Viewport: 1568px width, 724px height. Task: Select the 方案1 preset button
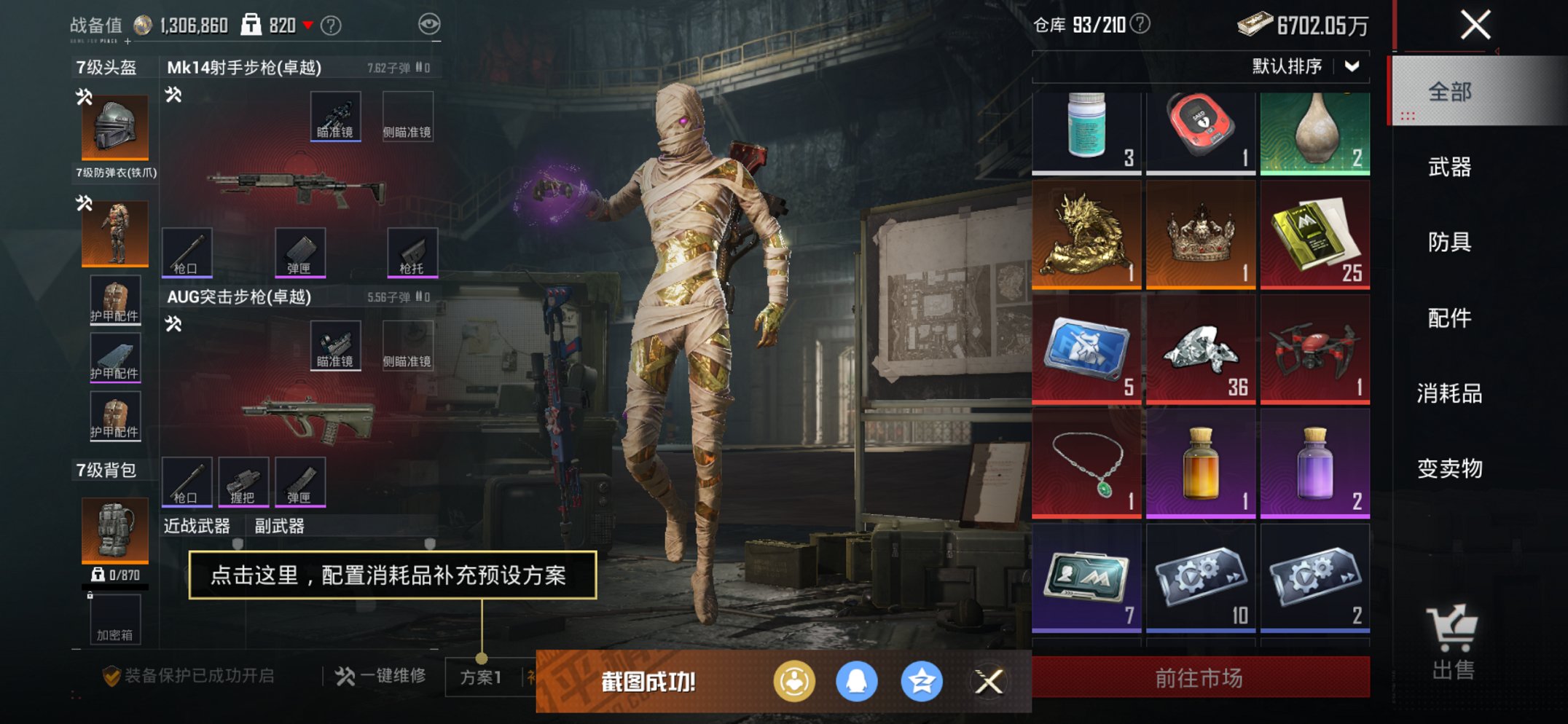point(481,675)
